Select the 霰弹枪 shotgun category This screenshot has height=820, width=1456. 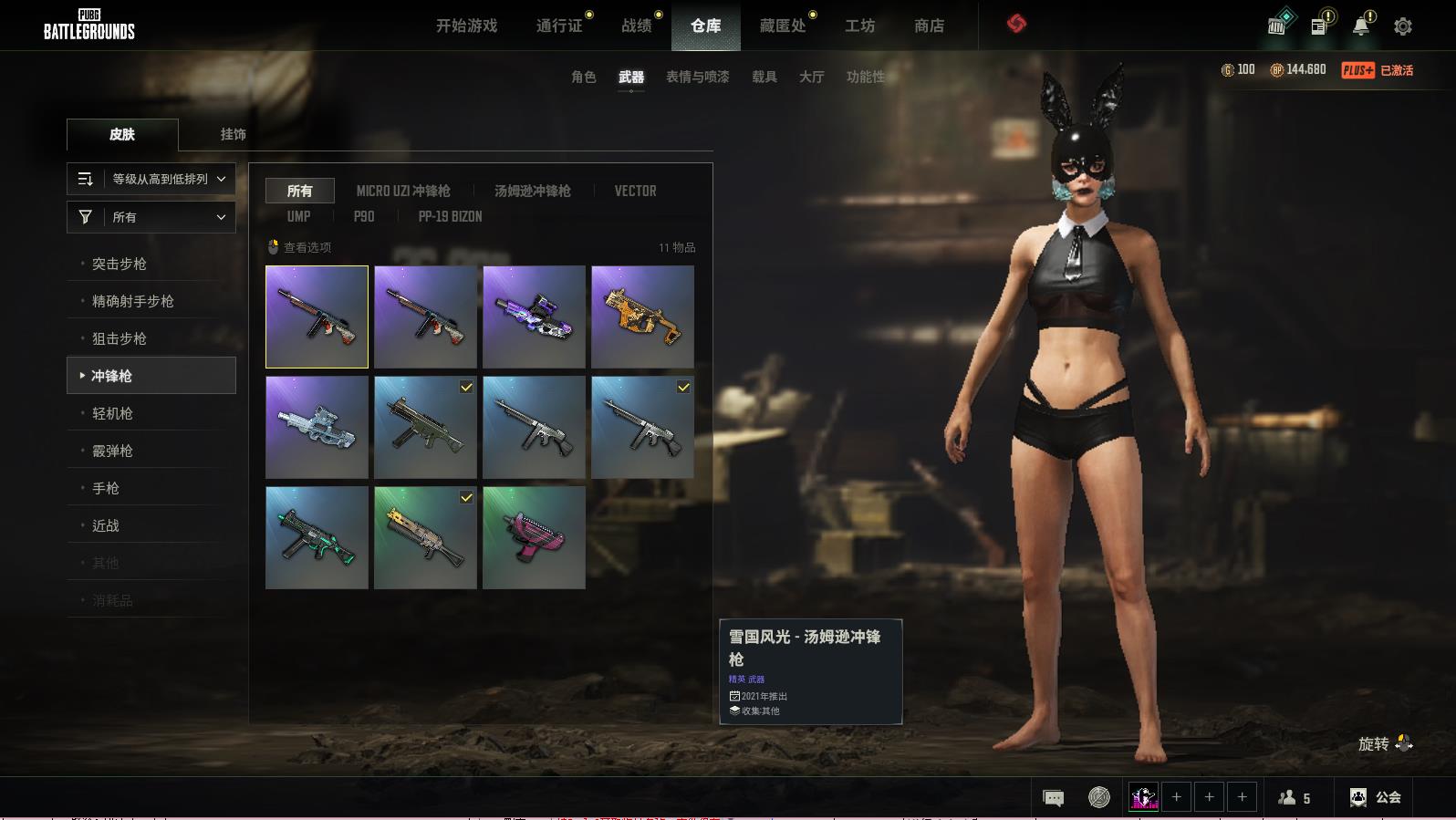(x=112, y=451)
